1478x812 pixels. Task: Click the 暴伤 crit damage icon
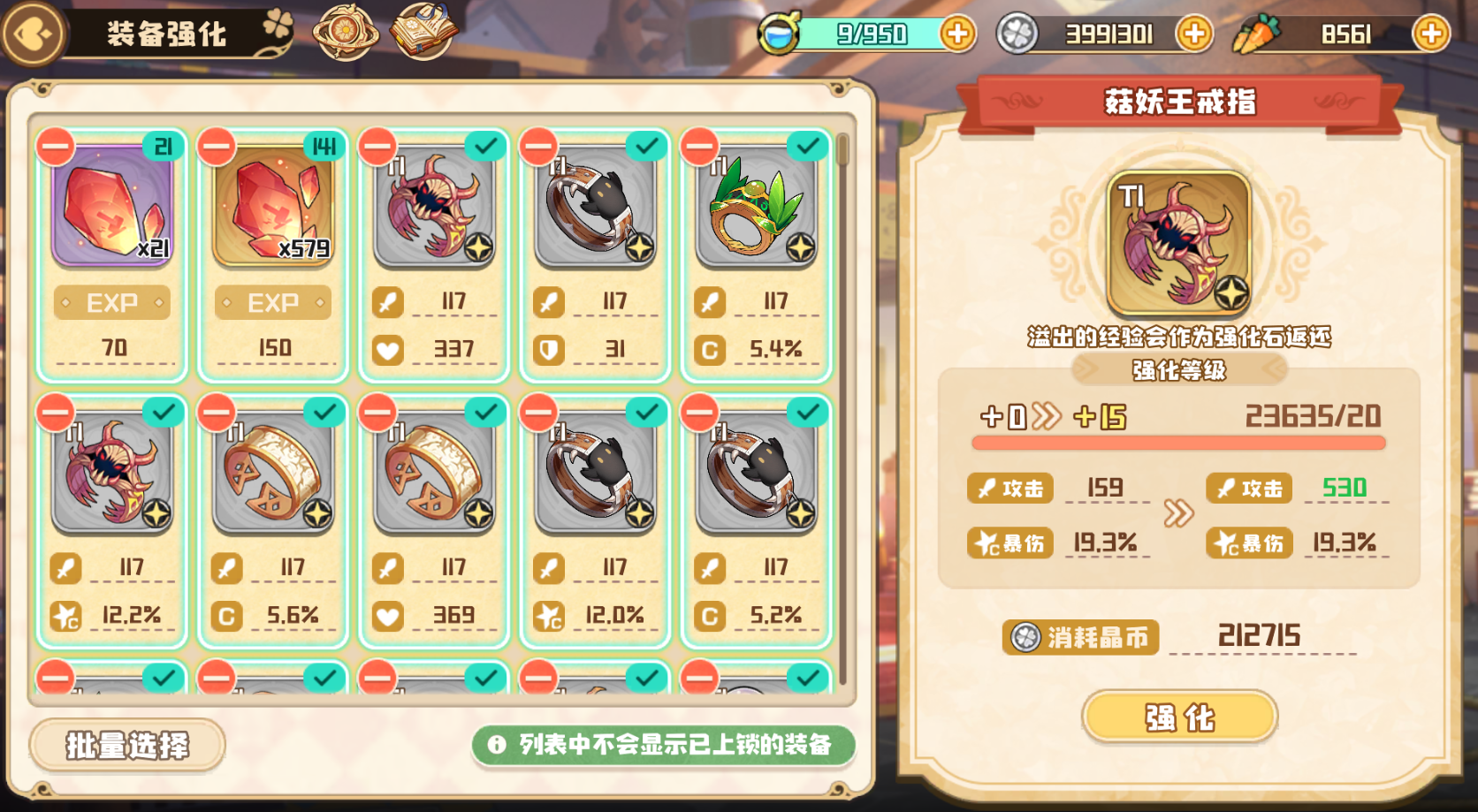click(x=1010, y=543)
